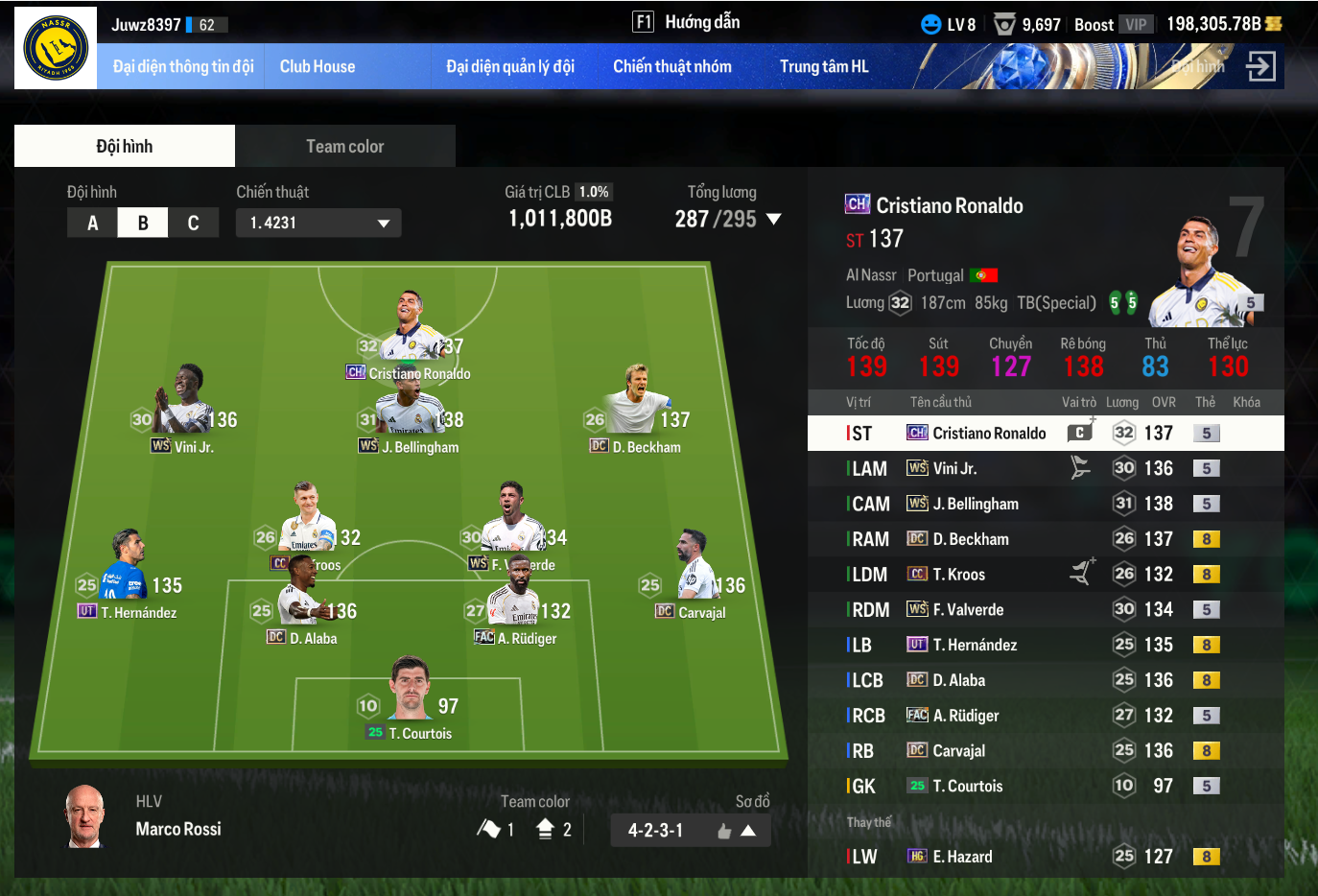Open the Club House menu
Screen dimensions: 1318x896
click(318, 66)
